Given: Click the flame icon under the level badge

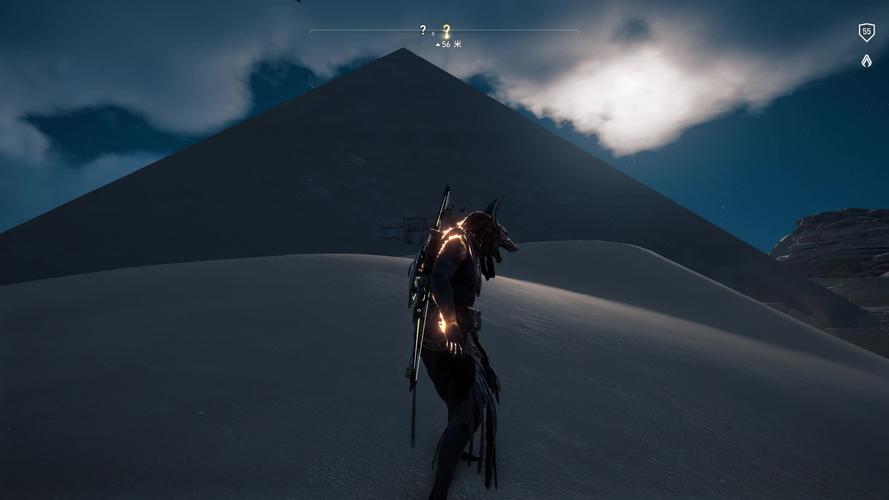Looking at the screenshot, I should [866, 61].
